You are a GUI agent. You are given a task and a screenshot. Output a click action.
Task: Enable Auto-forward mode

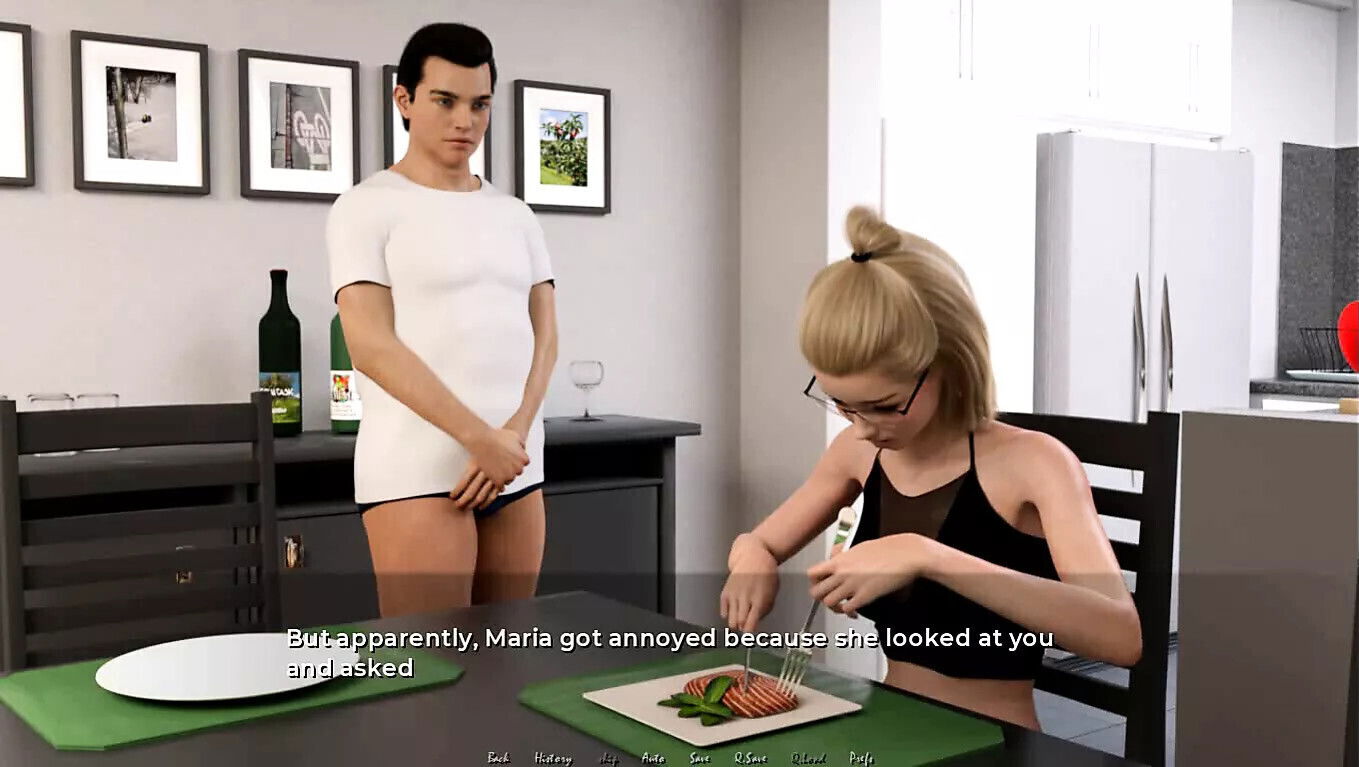click(x=652, y=759)
